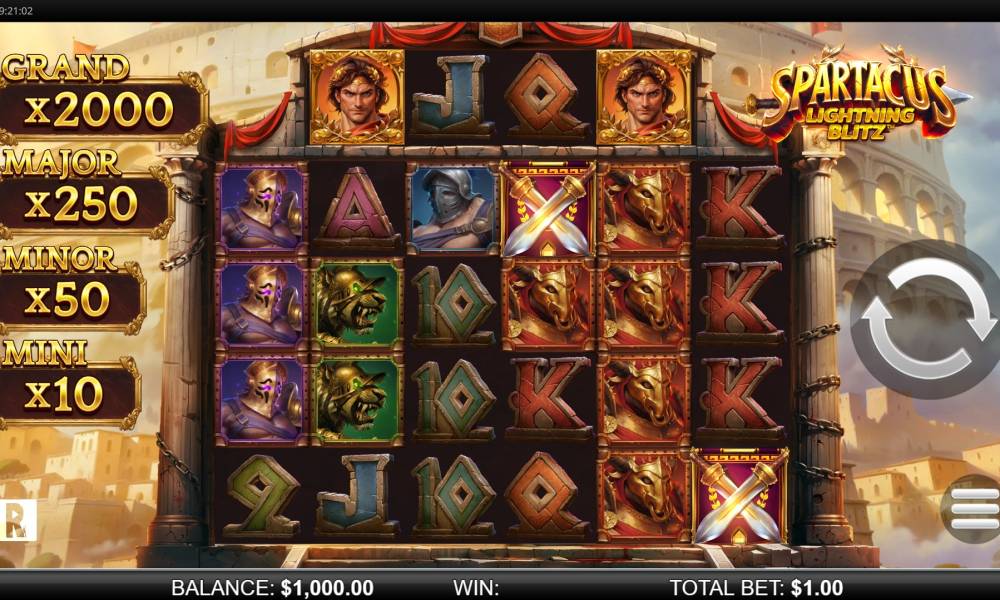
Task: Open the hamburger menu
Action: (973, 510)
